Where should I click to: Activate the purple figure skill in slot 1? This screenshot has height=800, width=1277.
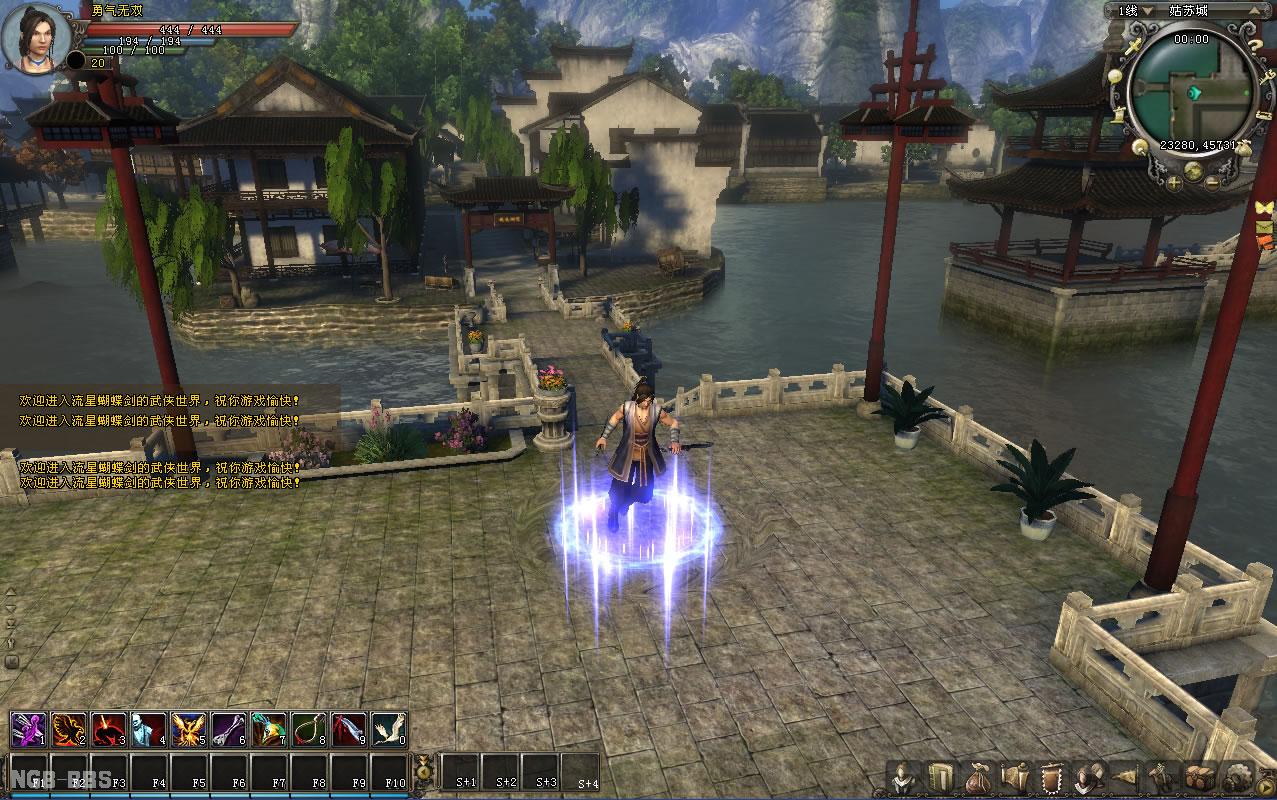pyautogui.click(x=28, y=730)
